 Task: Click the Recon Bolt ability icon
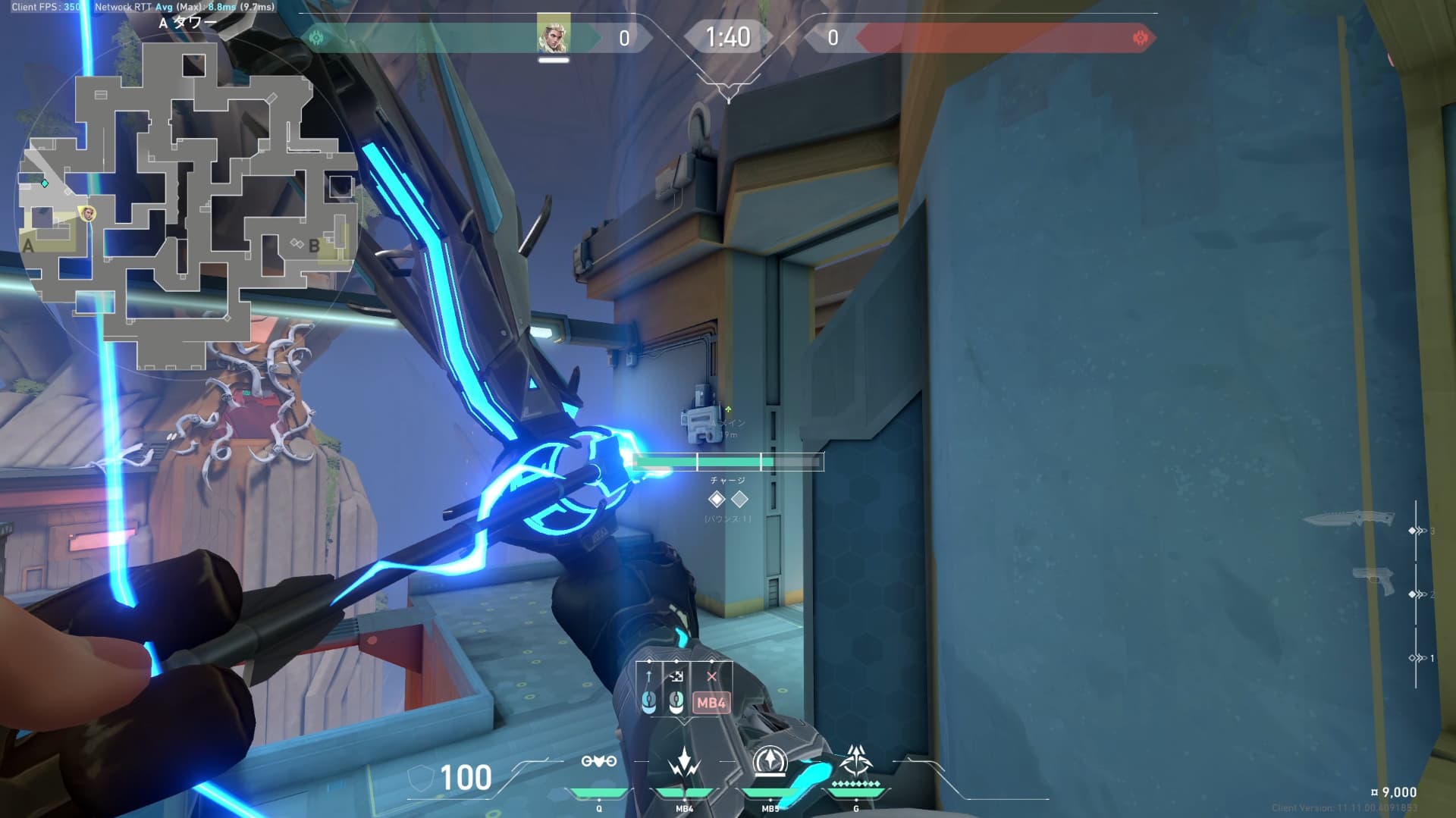[x=770, y=761]
